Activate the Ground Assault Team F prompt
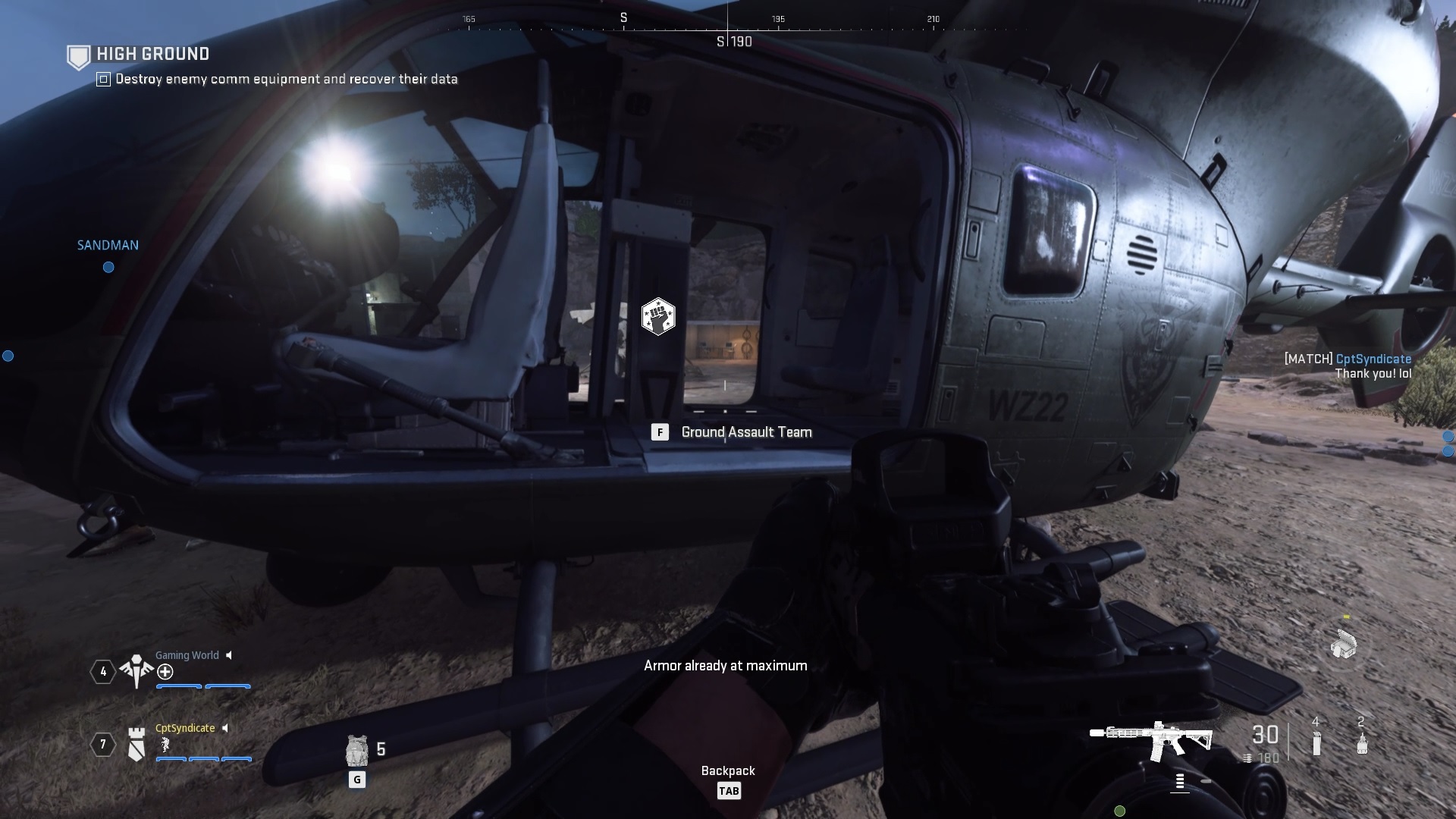Image resolution: width=1456 pixels, height=819 pixels. pyautogui.click(x=661, y=432)
